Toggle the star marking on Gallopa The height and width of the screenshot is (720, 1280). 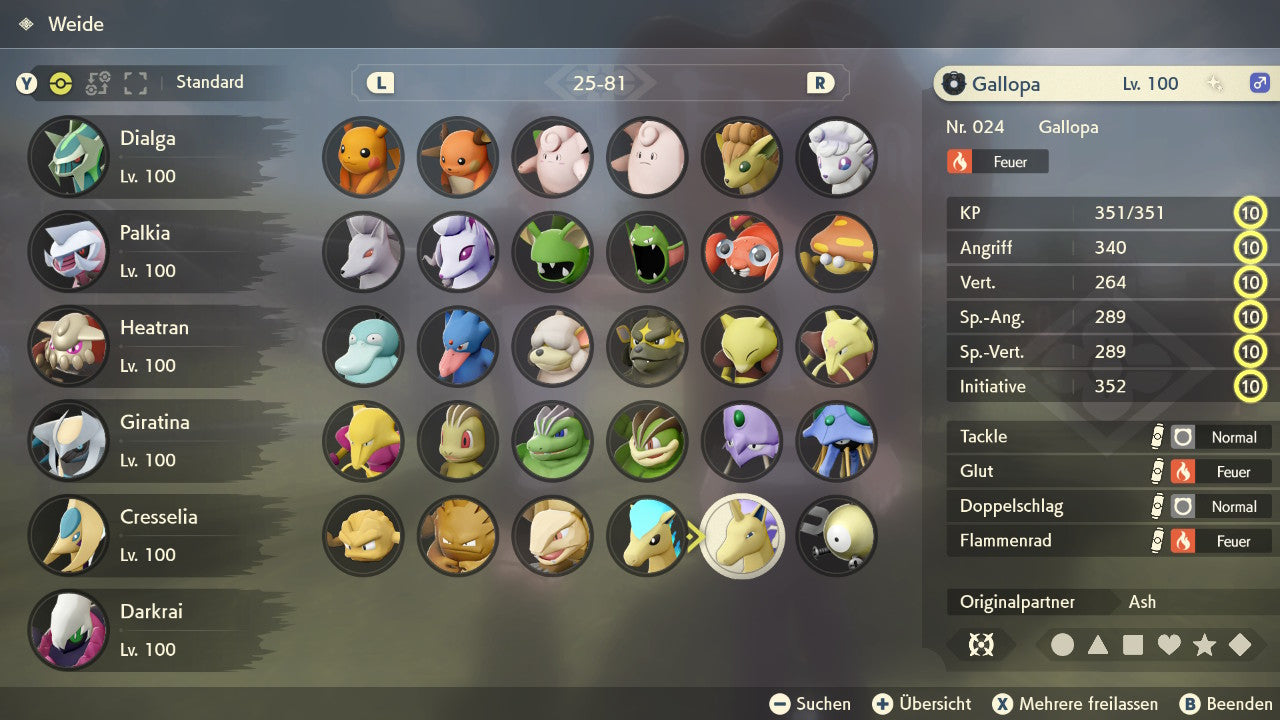[x=1204, y=645]
